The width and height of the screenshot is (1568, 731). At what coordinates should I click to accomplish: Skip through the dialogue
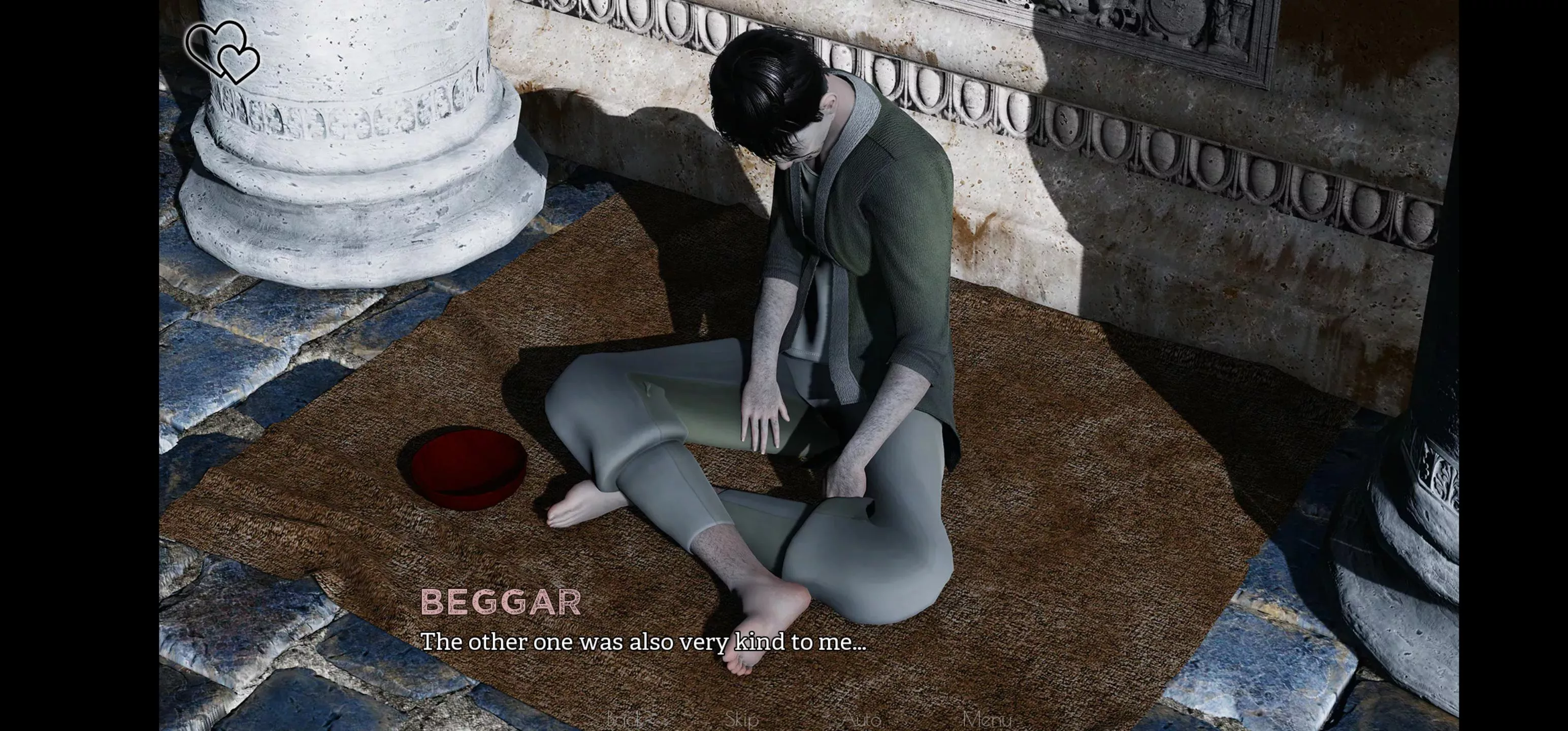point(741,719)
